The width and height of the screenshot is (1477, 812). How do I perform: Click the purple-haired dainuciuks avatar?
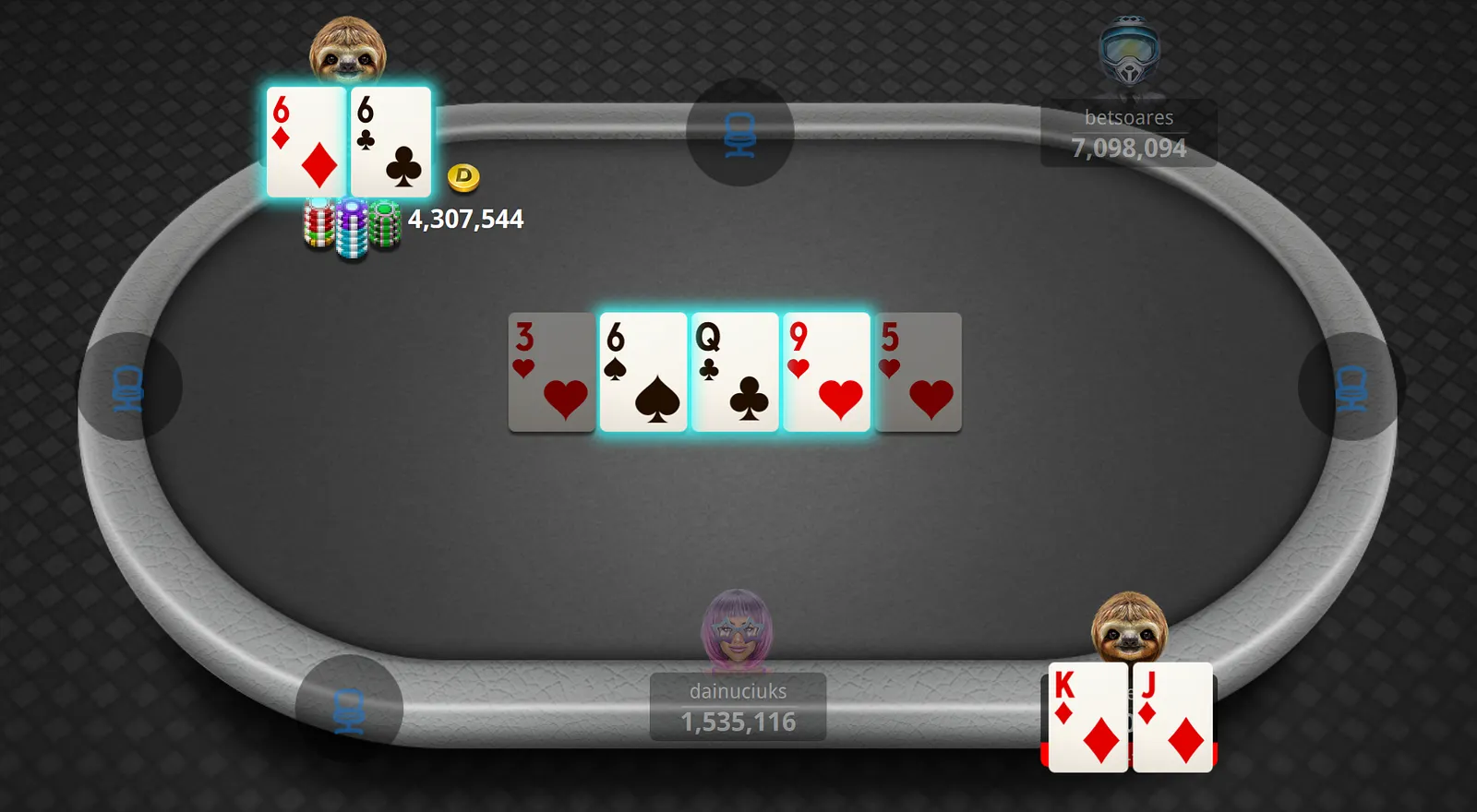tap(737, 631)
